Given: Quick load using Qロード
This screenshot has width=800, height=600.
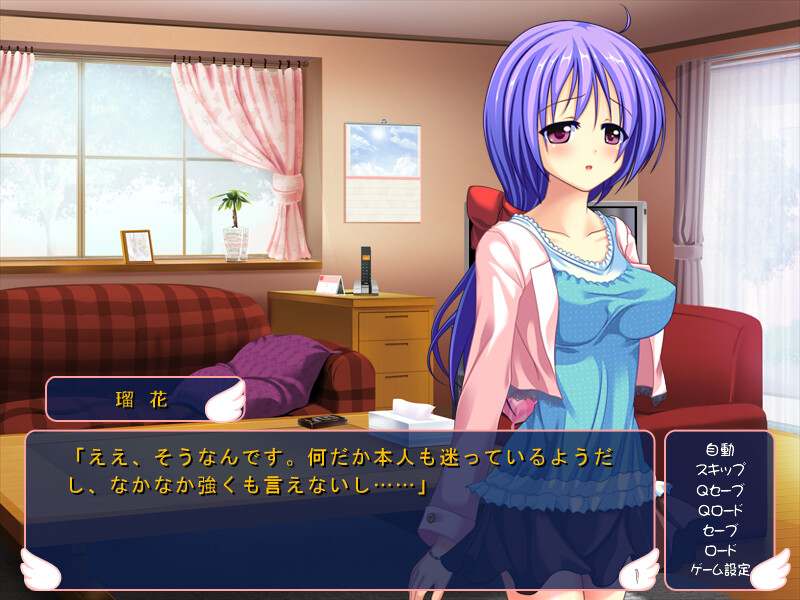Looking at the screenshot, I should (x=719, y=510).
